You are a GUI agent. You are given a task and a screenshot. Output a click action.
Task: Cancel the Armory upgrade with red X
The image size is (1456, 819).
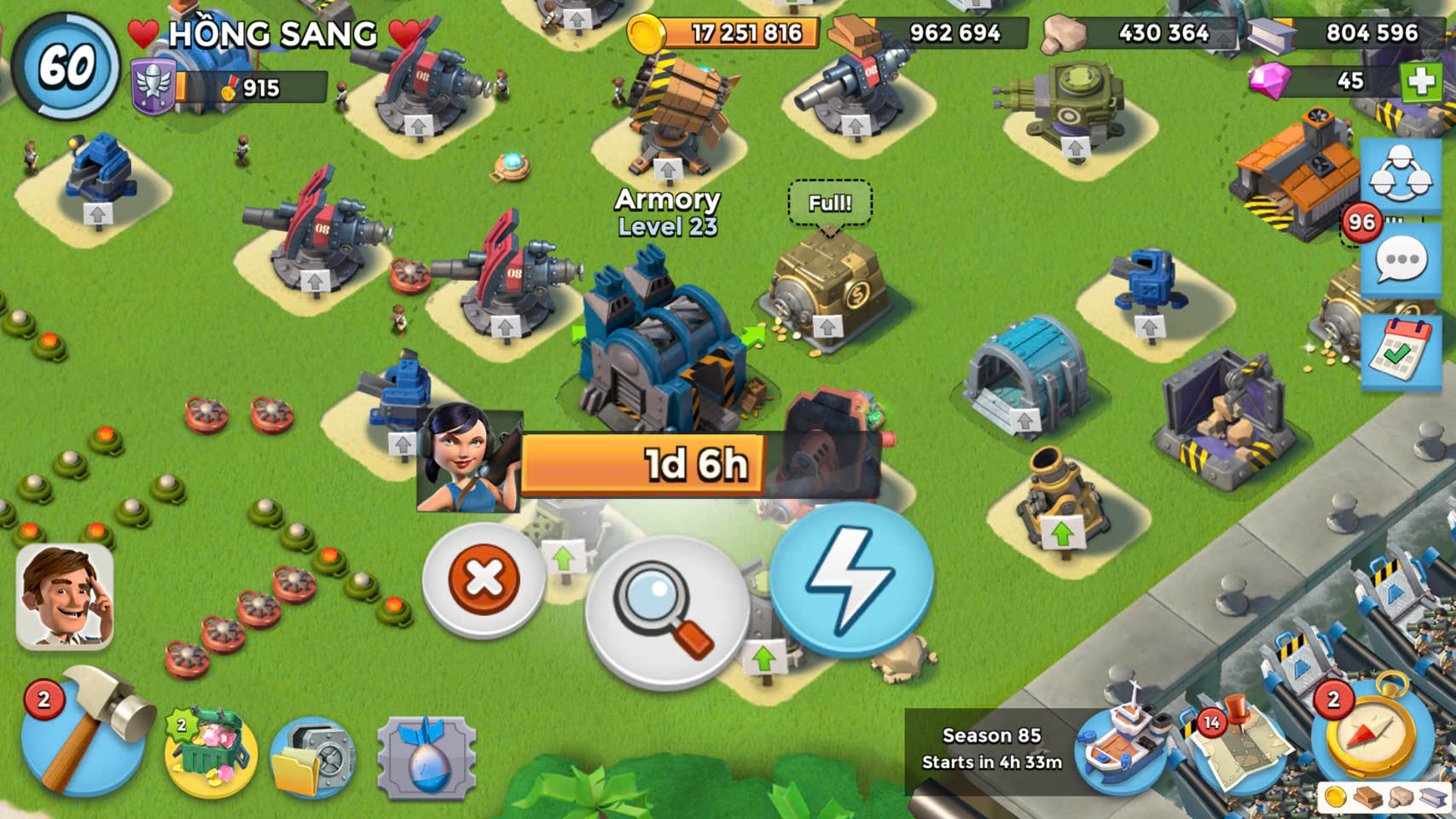point(484,580)
